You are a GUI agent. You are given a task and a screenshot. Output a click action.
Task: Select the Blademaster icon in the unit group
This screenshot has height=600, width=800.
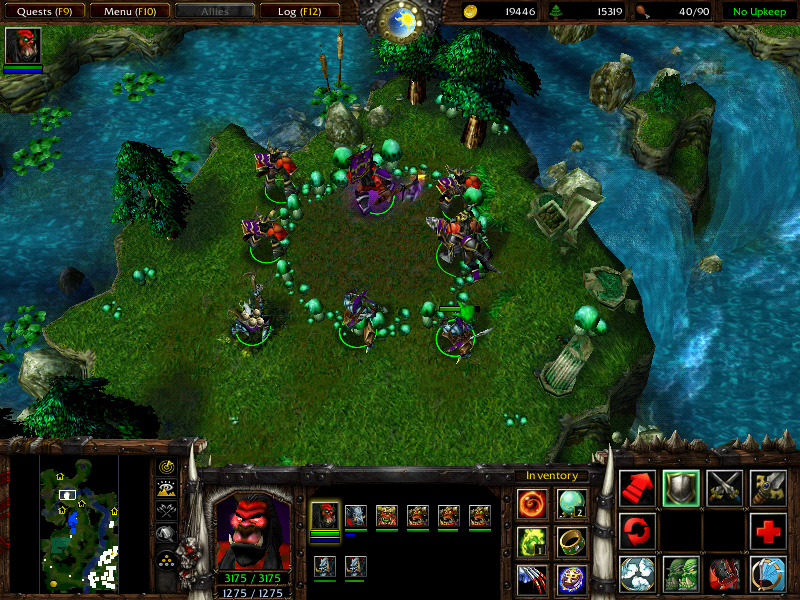tap(325, 516)
